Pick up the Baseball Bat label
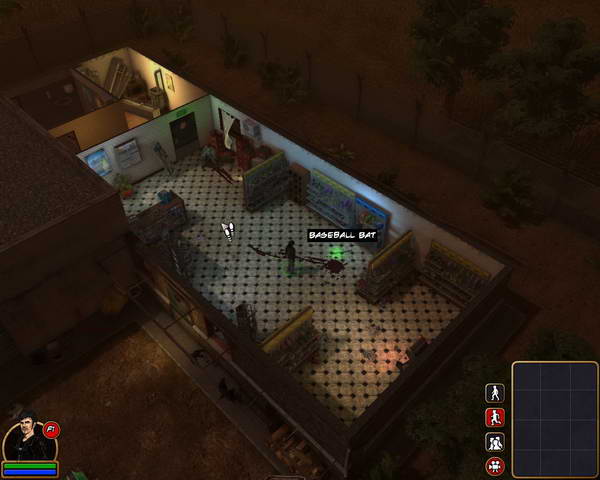Image resolution: width=600 pixels, height=480 pixels. point(343,235)
